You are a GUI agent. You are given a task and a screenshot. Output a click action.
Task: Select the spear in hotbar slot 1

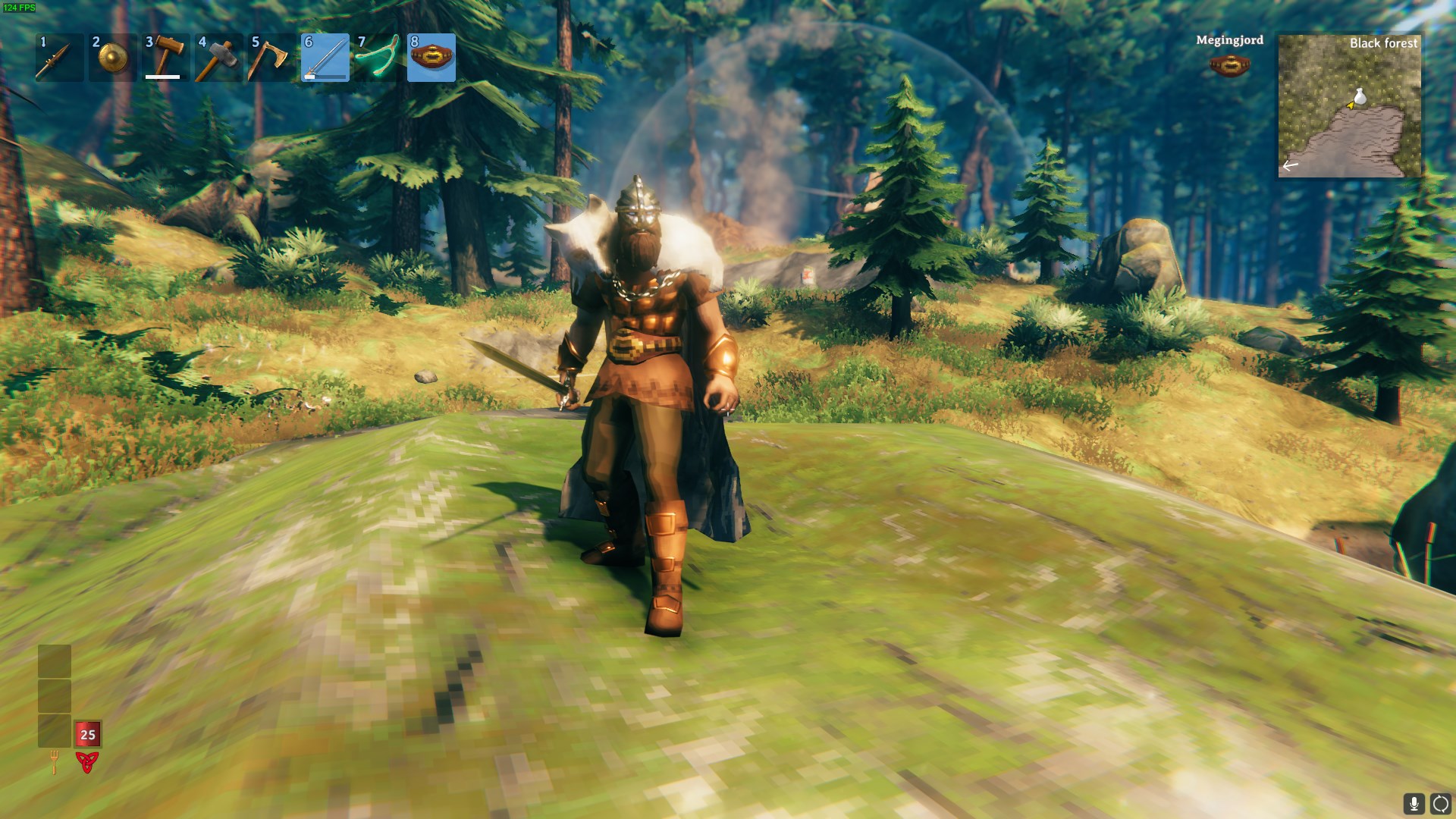pos(60,58)
